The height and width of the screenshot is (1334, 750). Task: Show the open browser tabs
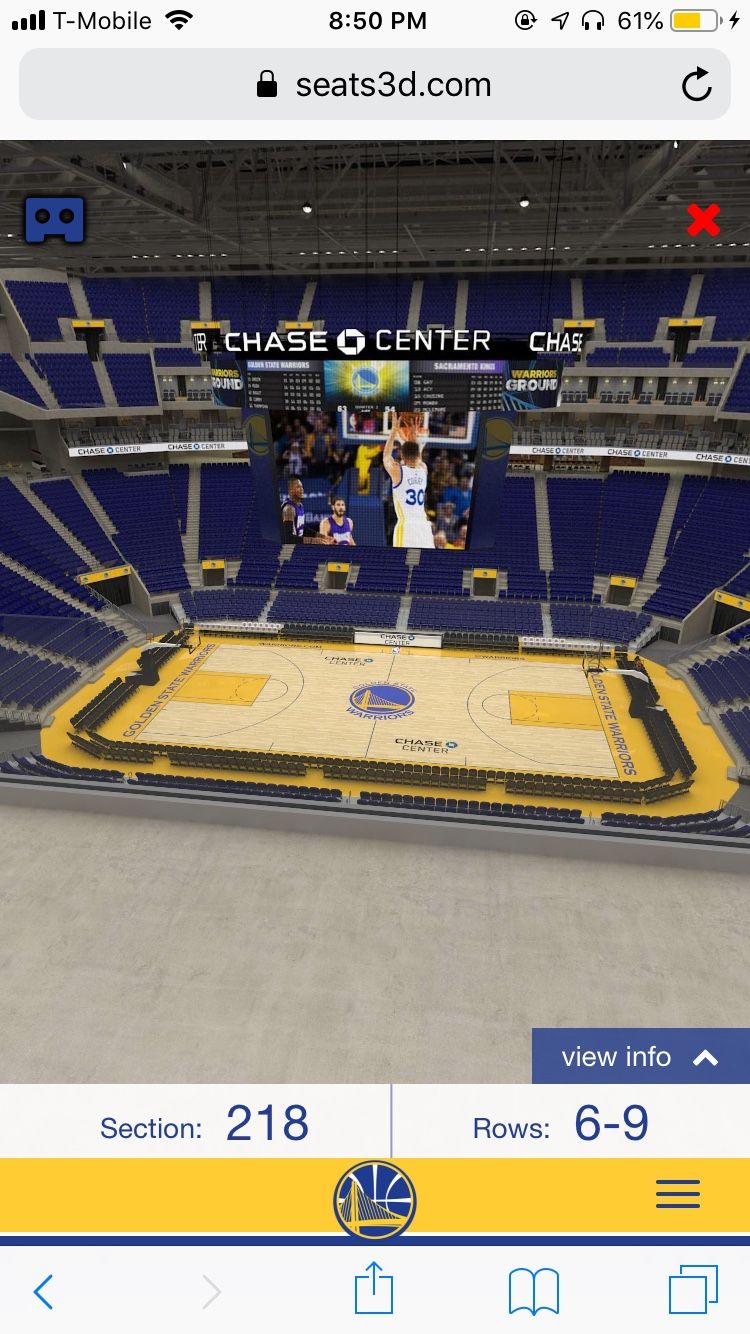(692, 1290)
